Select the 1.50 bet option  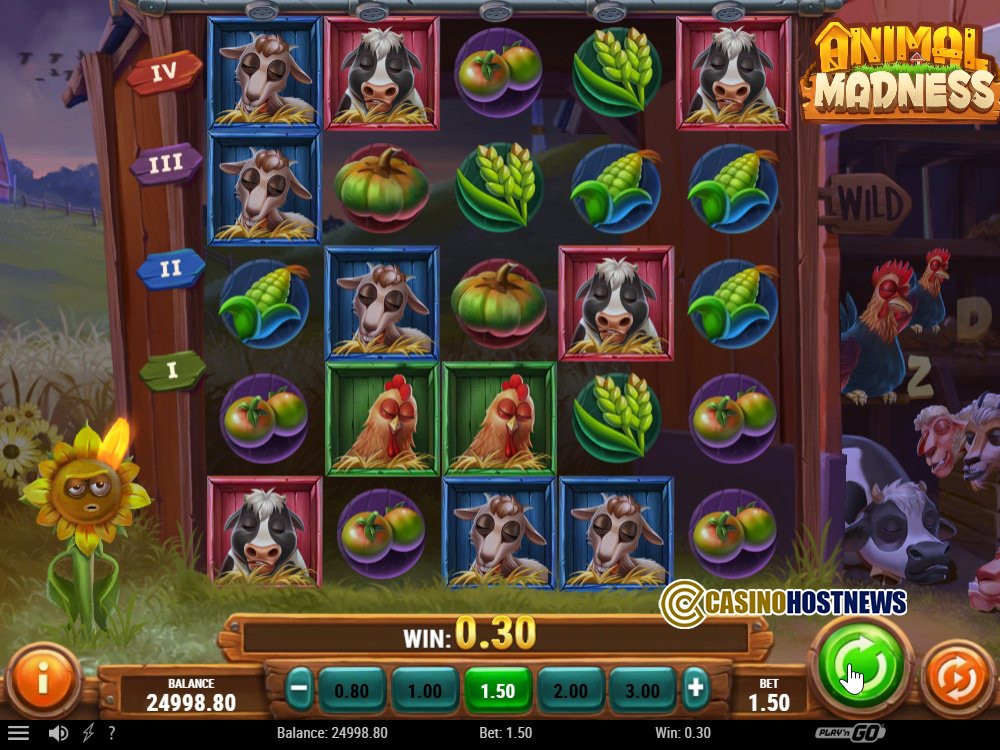tap(498, 690)
